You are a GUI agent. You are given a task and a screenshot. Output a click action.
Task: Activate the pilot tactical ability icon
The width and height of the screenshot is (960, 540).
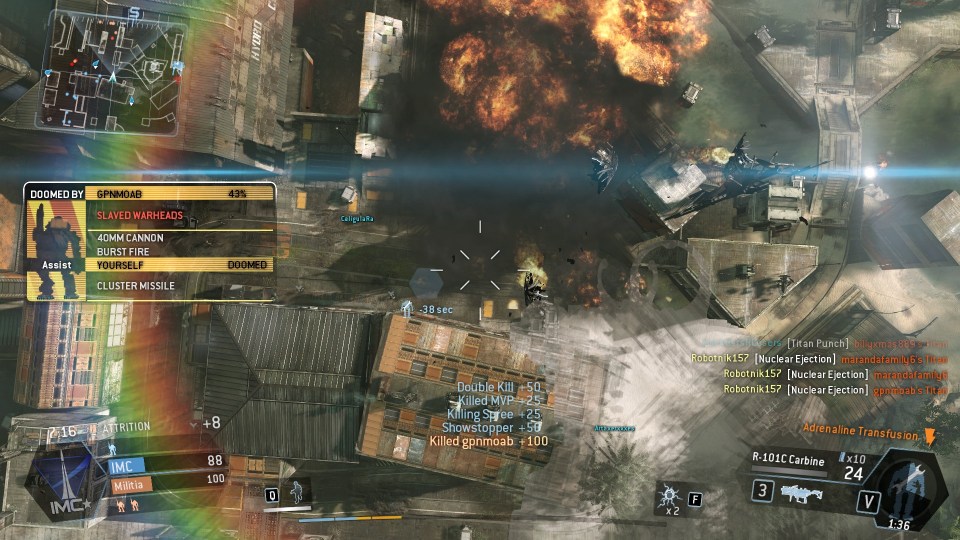(x=297, y=491)
